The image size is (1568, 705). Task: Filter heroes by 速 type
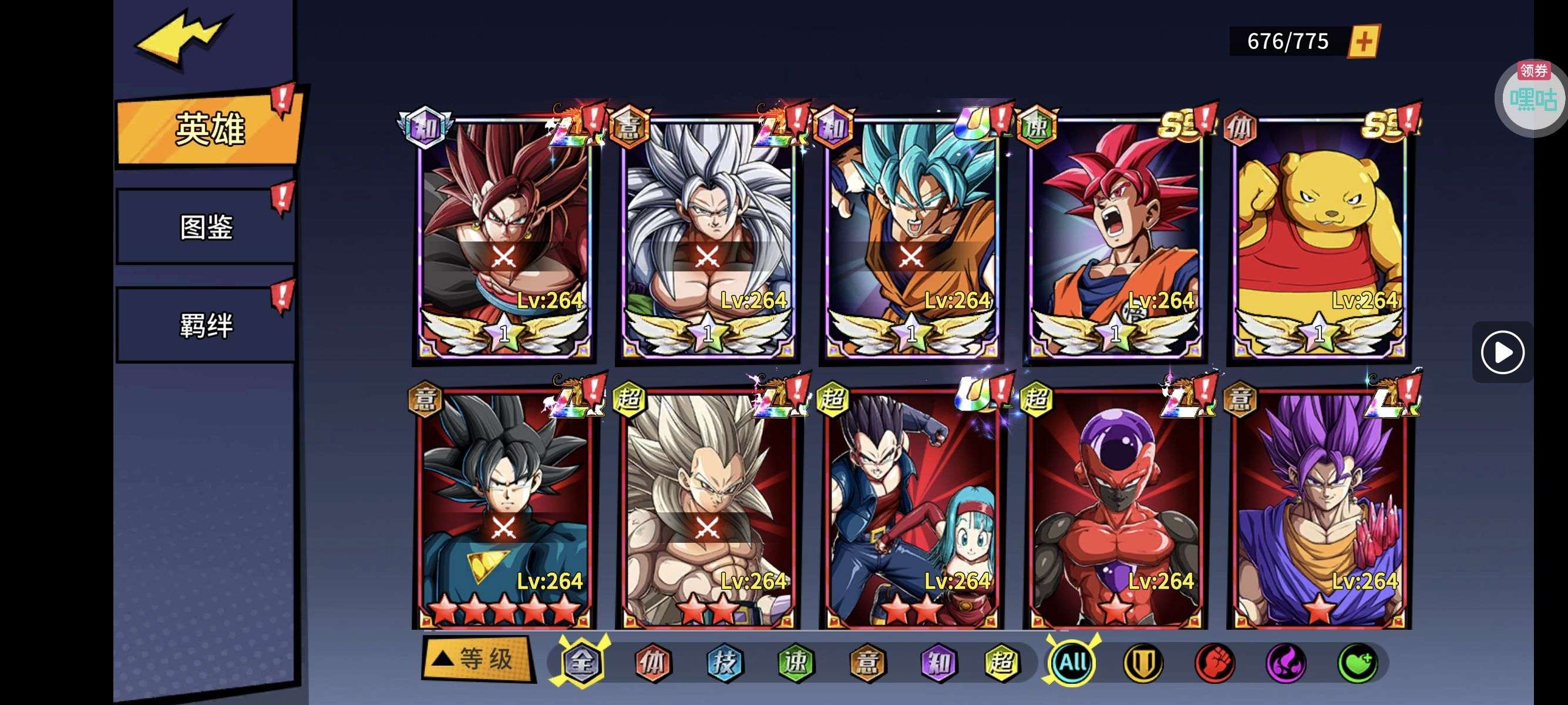(x=796, y=662)
